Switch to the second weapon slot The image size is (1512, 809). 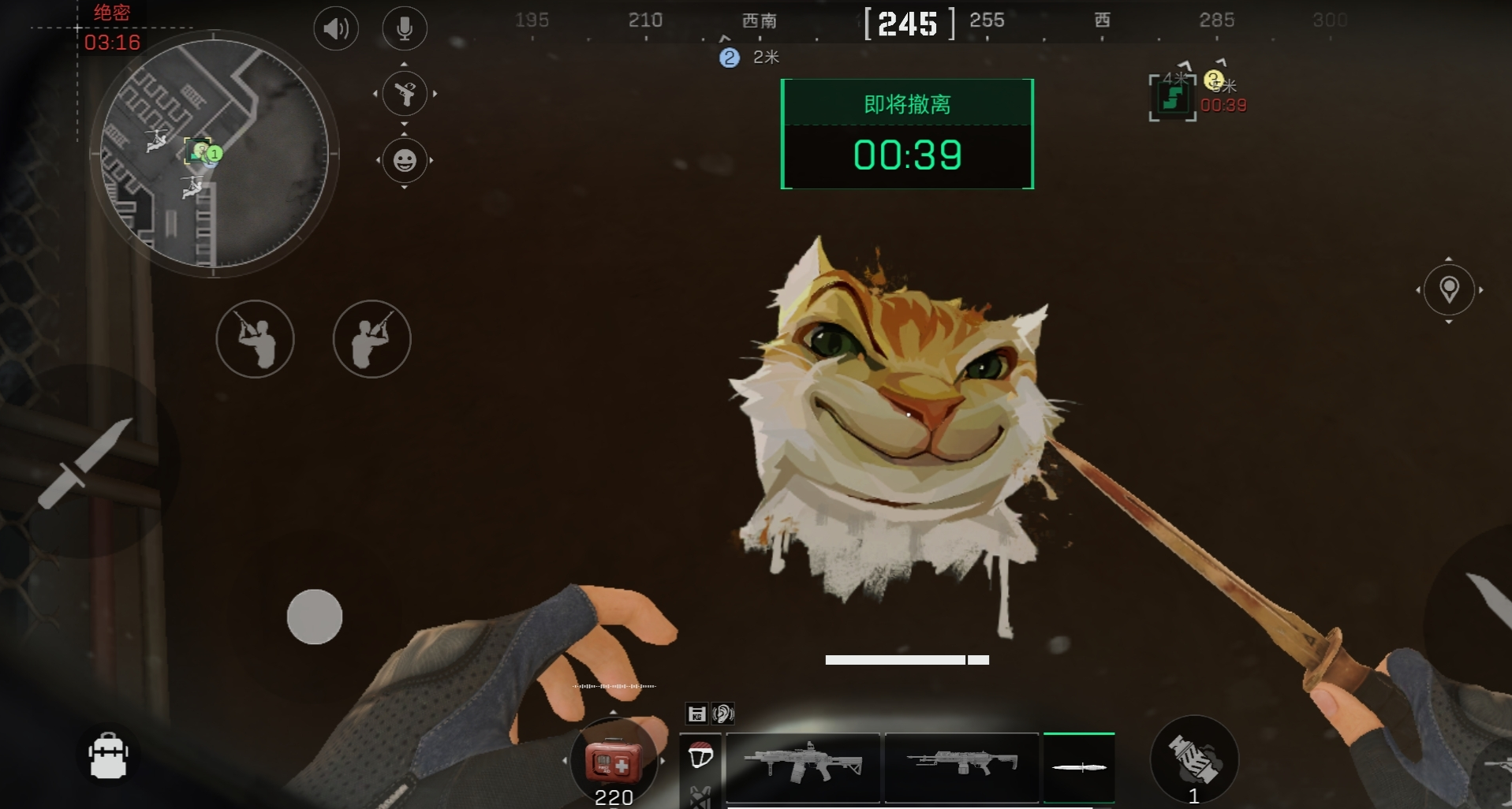961,765
